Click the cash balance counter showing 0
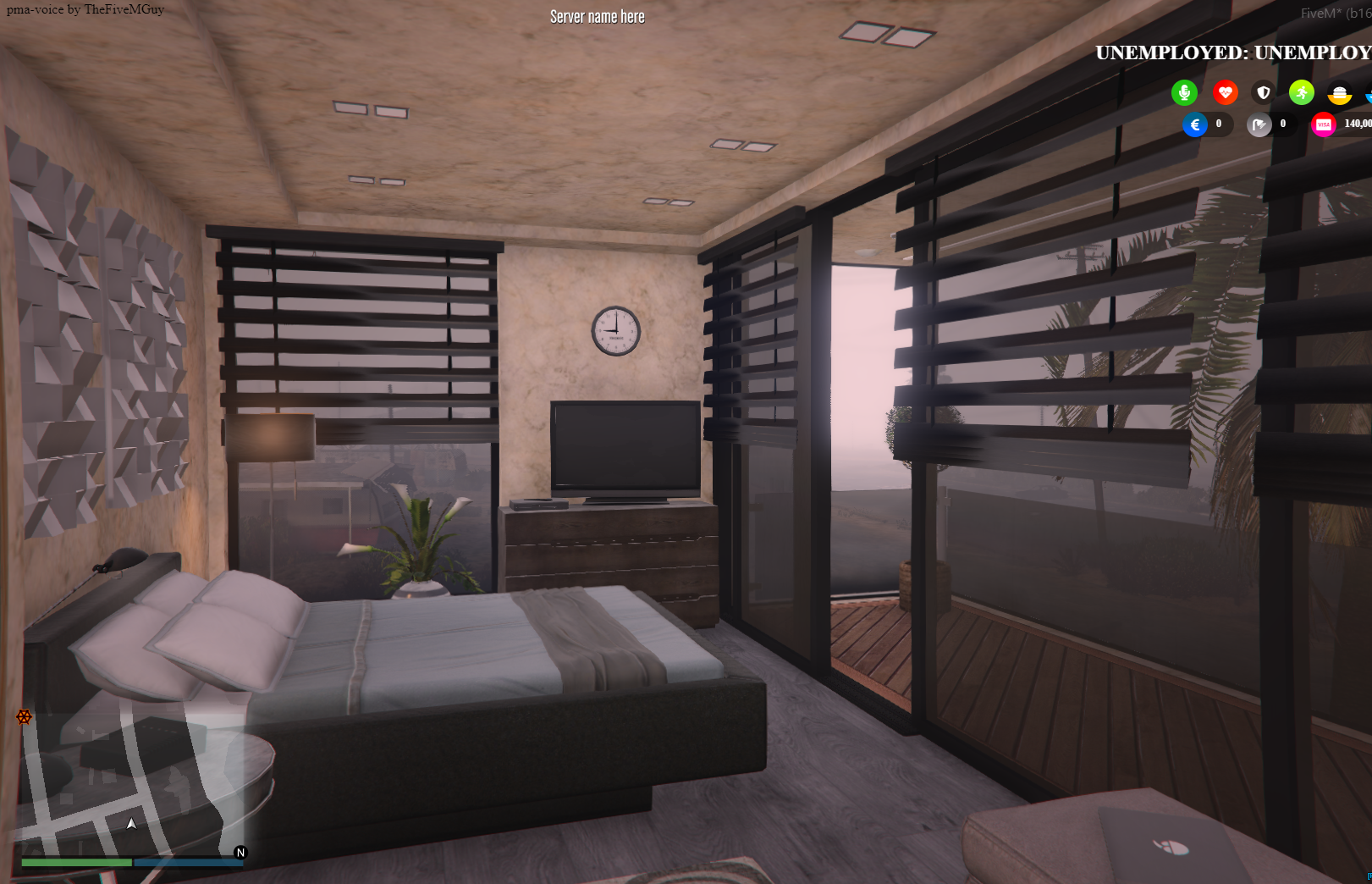1372x884 pixels. [x=1219, y=124]
